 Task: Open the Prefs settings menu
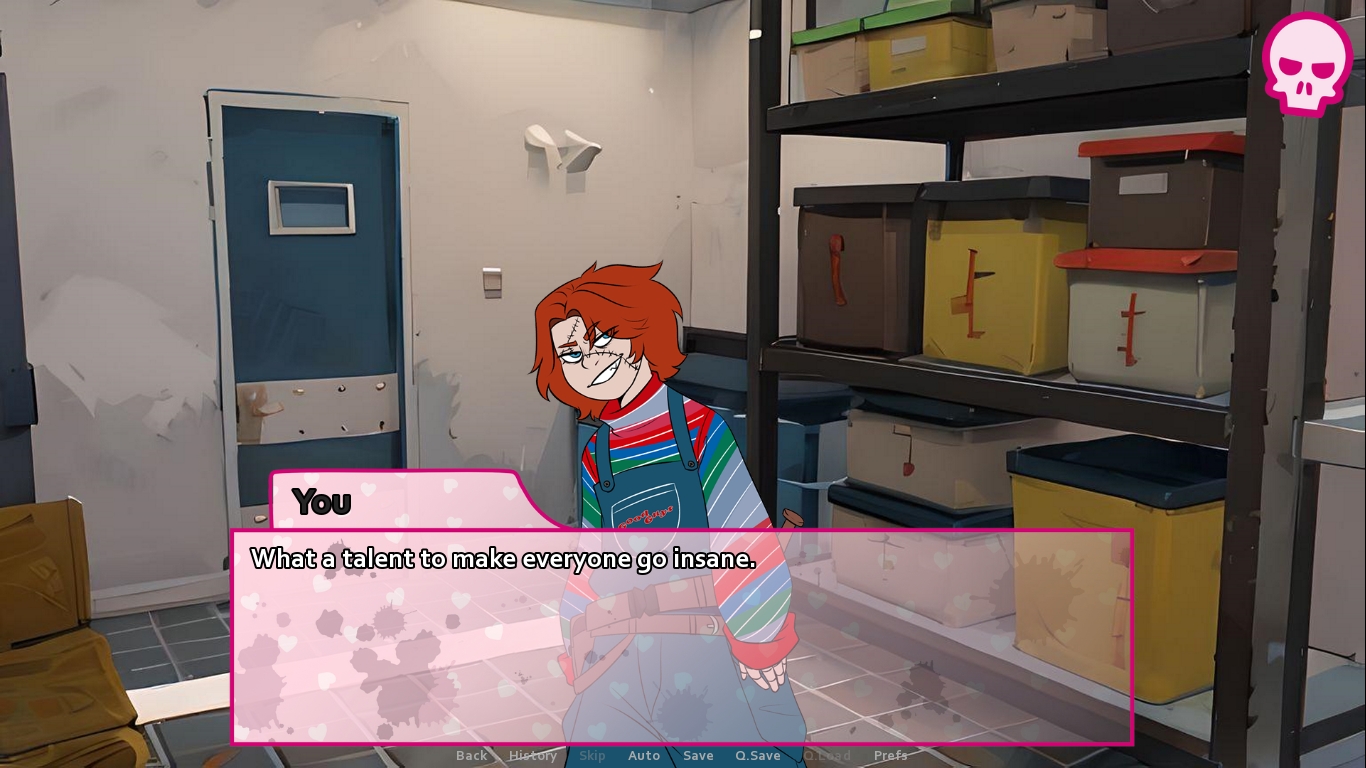pyautogui.click(x=891, y=756)
